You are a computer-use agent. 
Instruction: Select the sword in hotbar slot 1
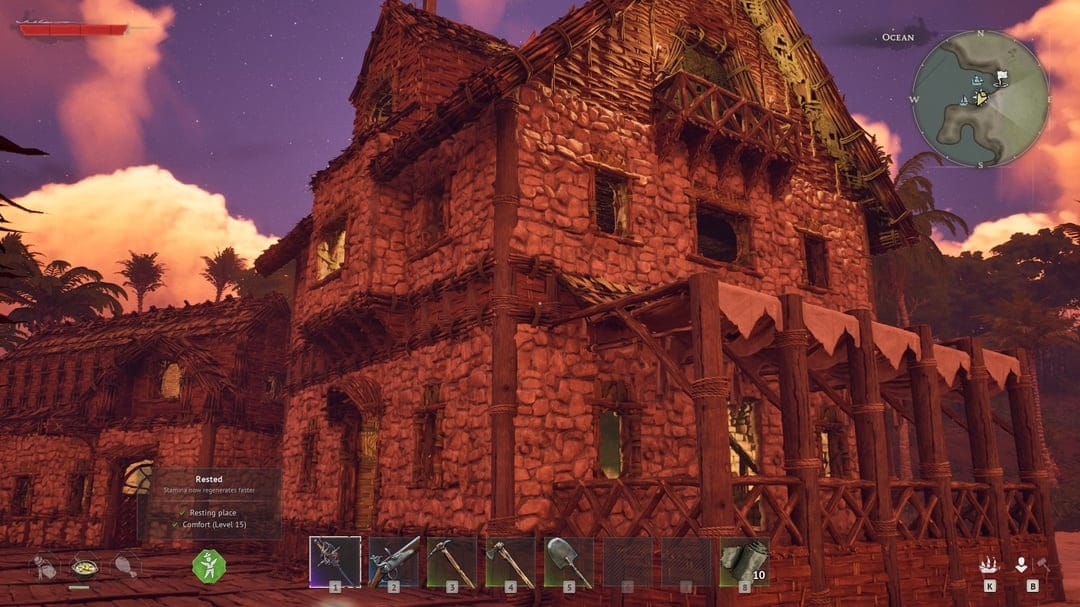(334, 562)
